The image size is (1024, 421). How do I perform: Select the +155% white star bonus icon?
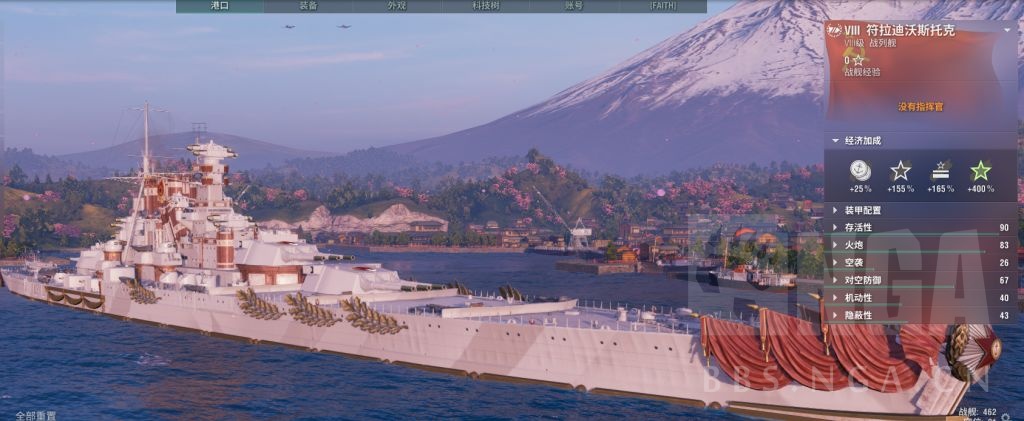[x=900, y=171]
